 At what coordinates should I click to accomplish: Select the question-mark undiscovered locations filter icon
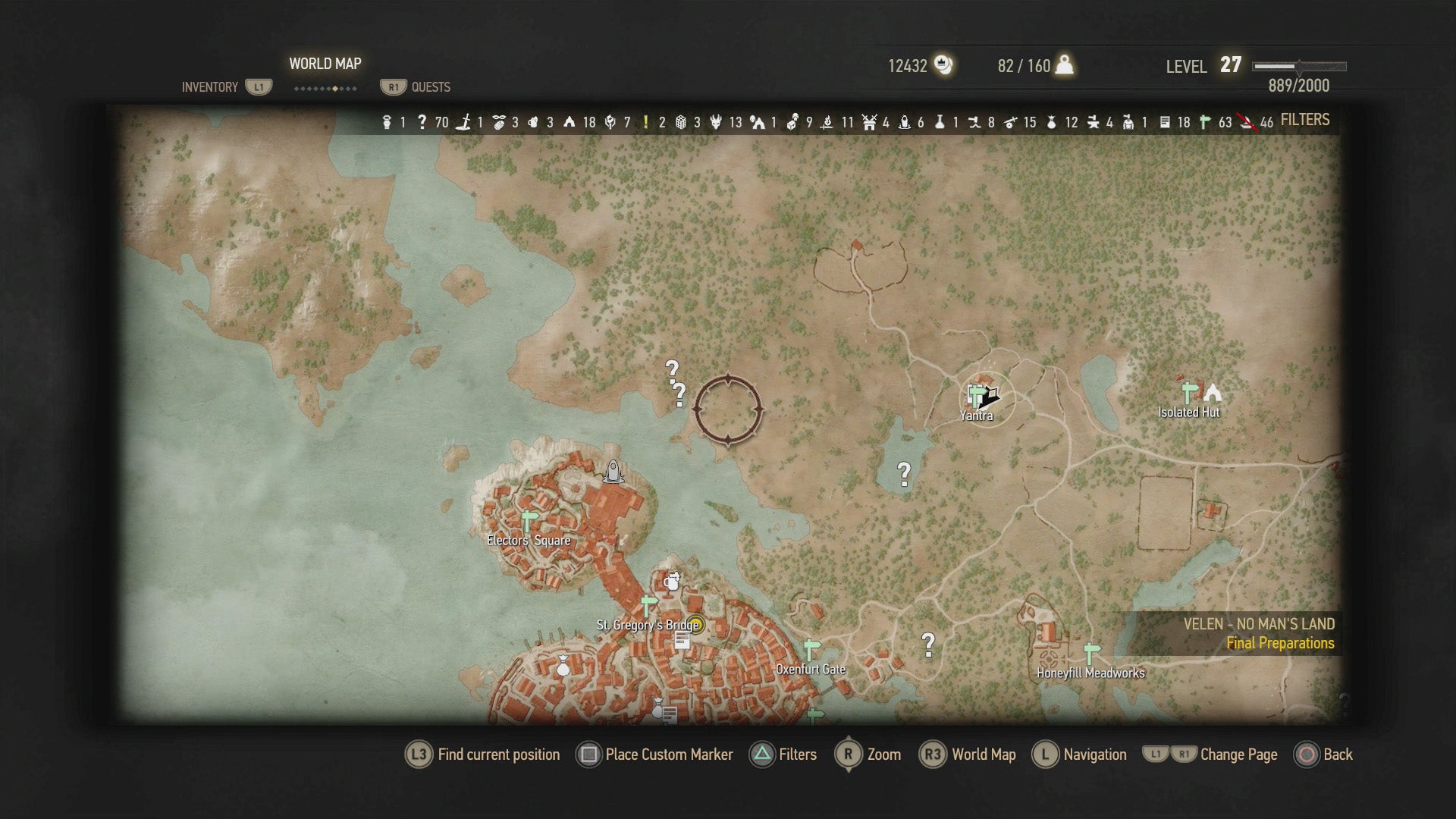[x=423, y=120]
